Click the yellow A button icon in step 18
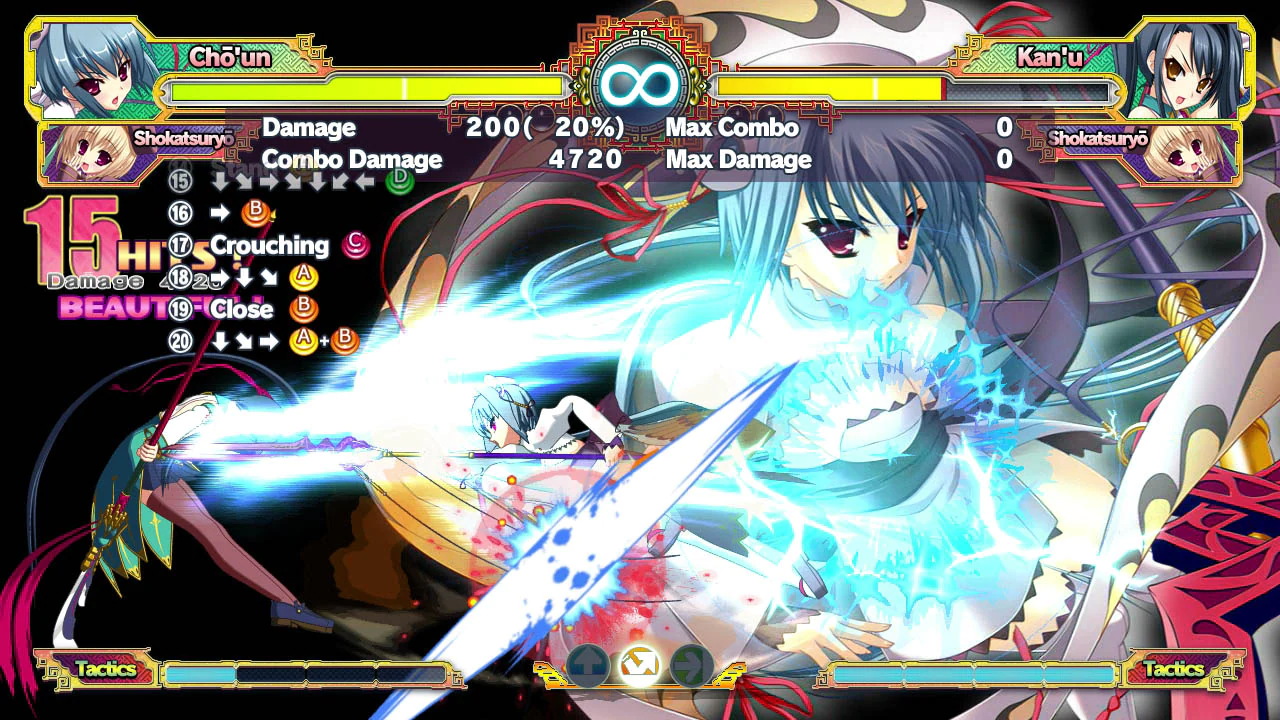This screenshot has width=1280, height=720. coord(305,277)
